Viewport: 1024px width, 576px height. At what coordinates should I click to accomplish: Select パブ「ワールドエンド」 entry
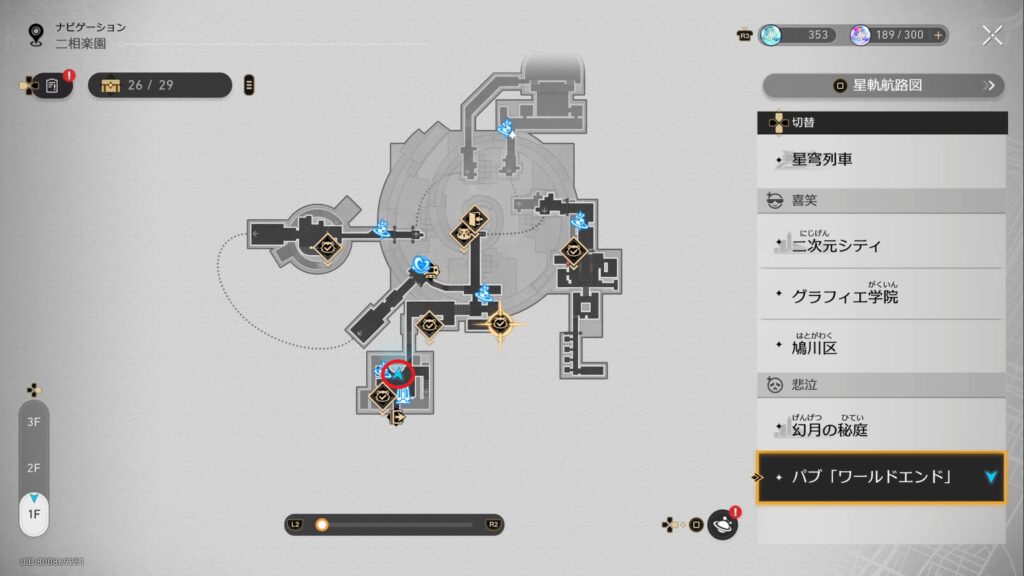pyautogui.click(x=880, y=477)
